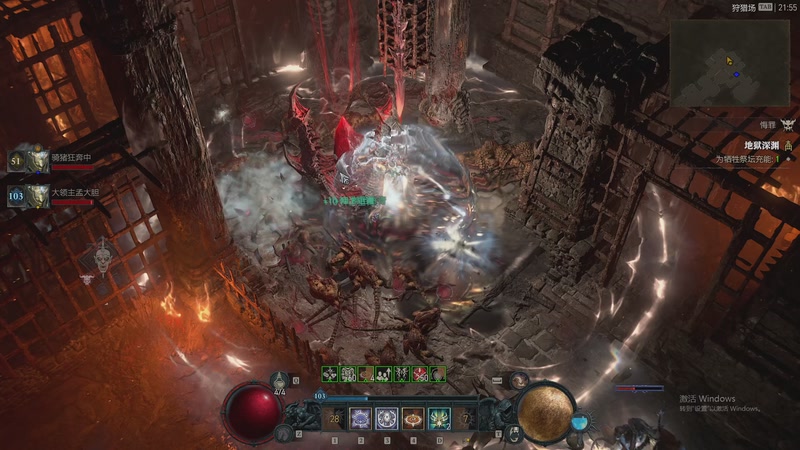Click the round swirl icon above resource orb
Viewport: 800px width, 450px height.
pos(518,381)
